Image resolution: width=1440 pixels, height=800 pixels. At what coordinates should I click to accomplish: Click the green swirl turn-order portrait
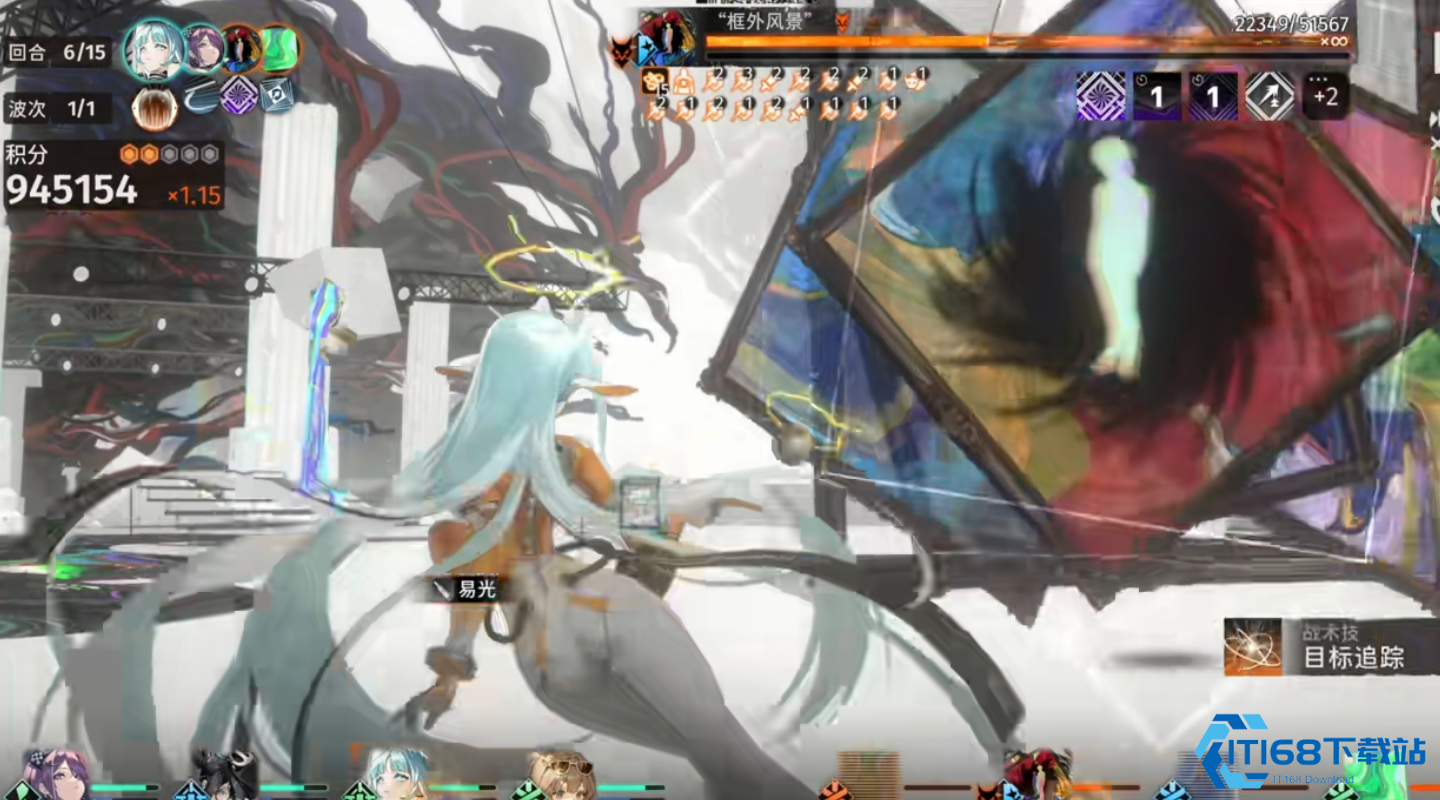[x=279, y=48]
